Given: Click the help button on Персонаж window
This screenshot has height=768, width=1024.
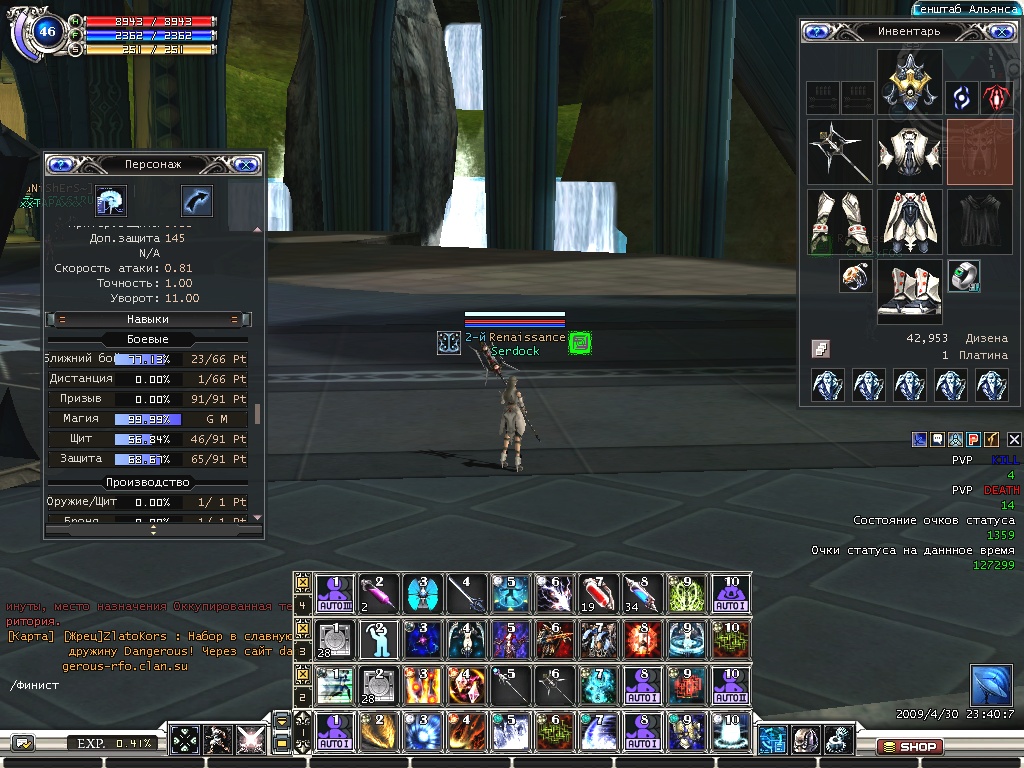Looking at the screenshot, I should 62,164.
